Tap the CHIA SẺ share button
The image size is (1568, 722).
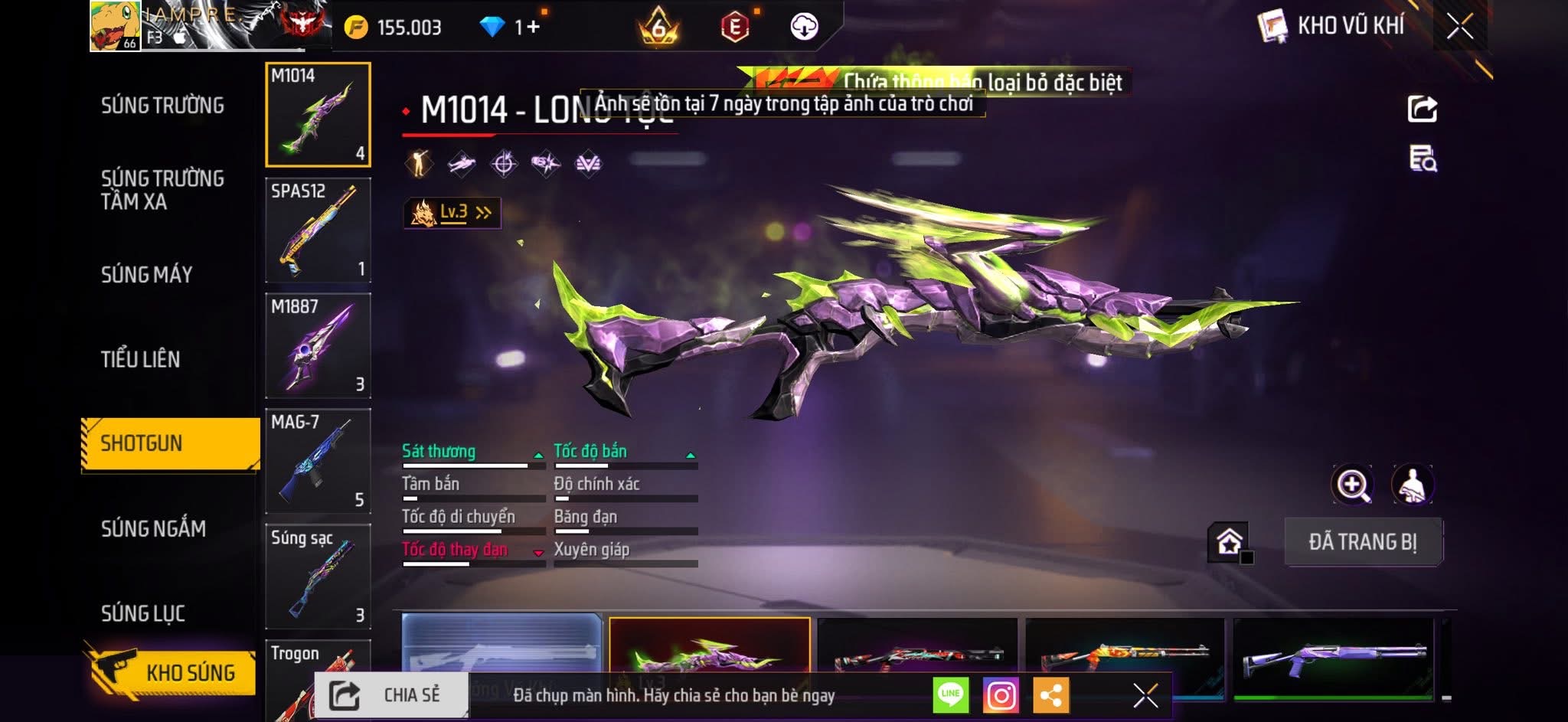(x=391, y=695)
